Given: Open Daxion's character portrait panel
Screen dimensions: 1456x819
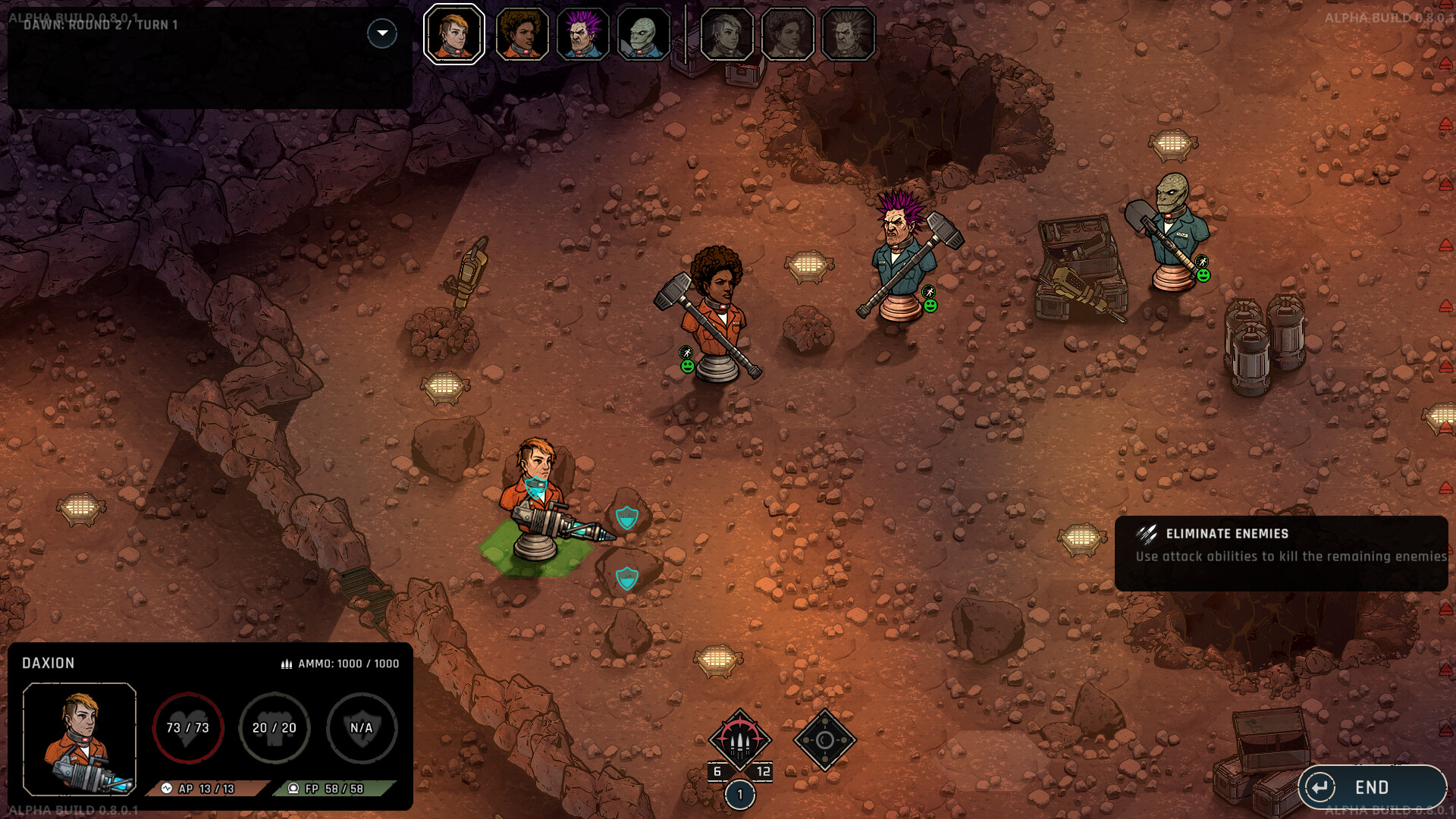Looking at the screenshot, I should pyautogui.click(x=80, y=739).
